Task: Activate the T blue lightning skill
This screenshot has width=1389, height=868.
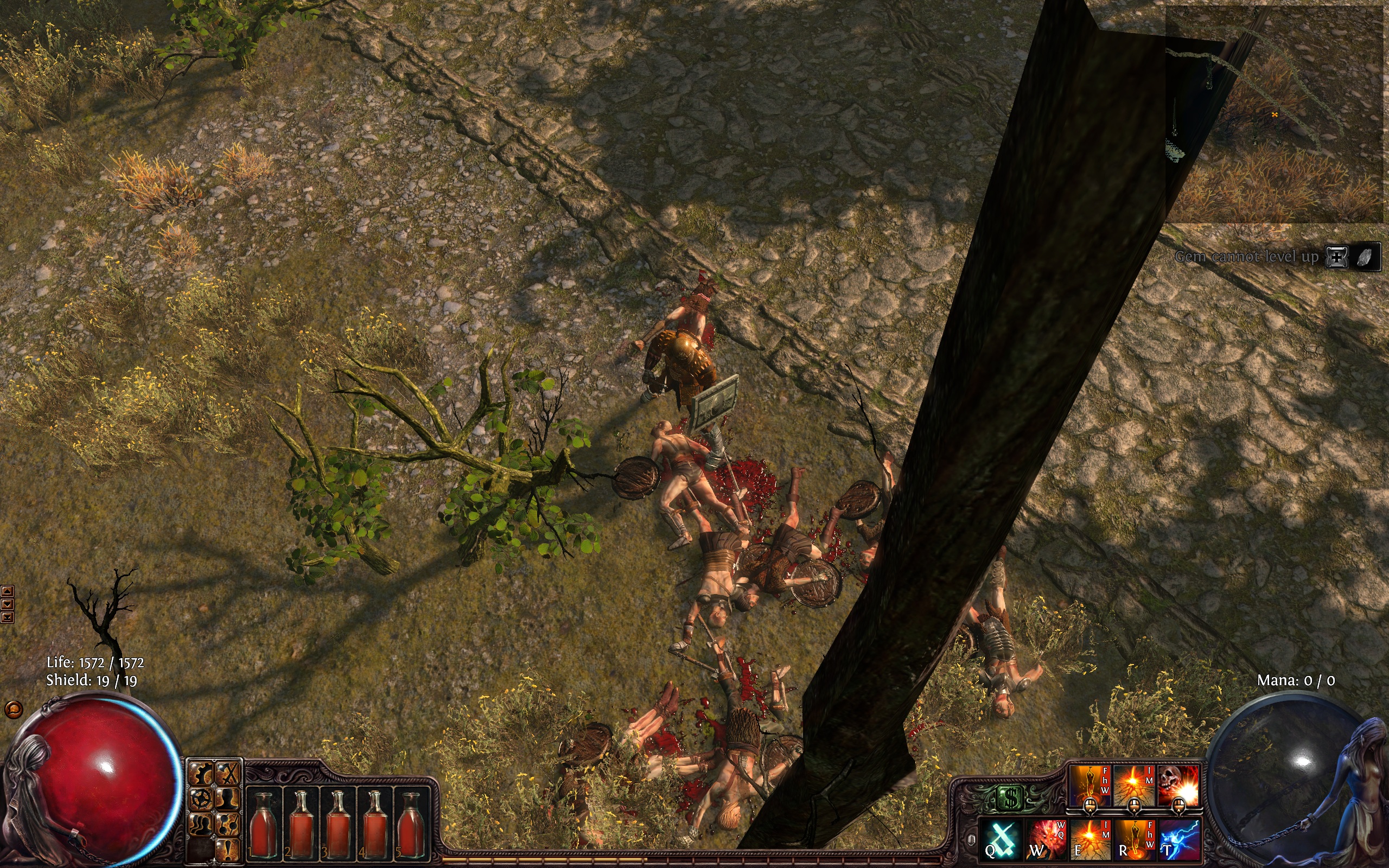Action: coord(1178,840)
